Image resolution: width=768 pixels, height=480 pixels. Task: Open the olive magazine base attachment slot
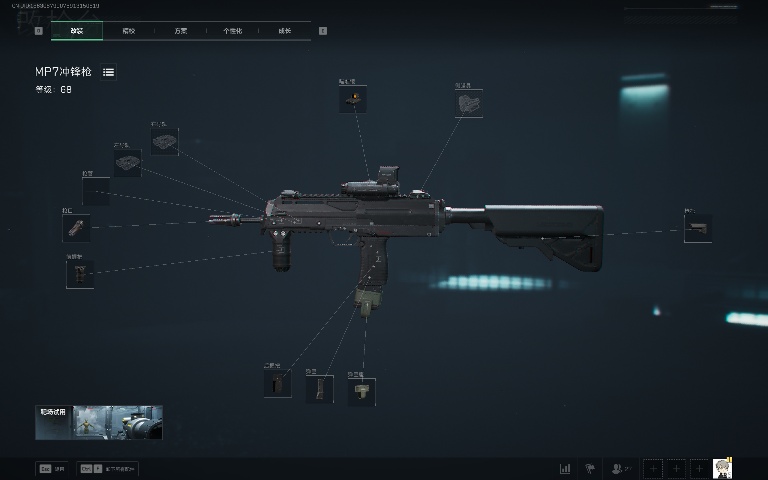click(x=361, y=391)
